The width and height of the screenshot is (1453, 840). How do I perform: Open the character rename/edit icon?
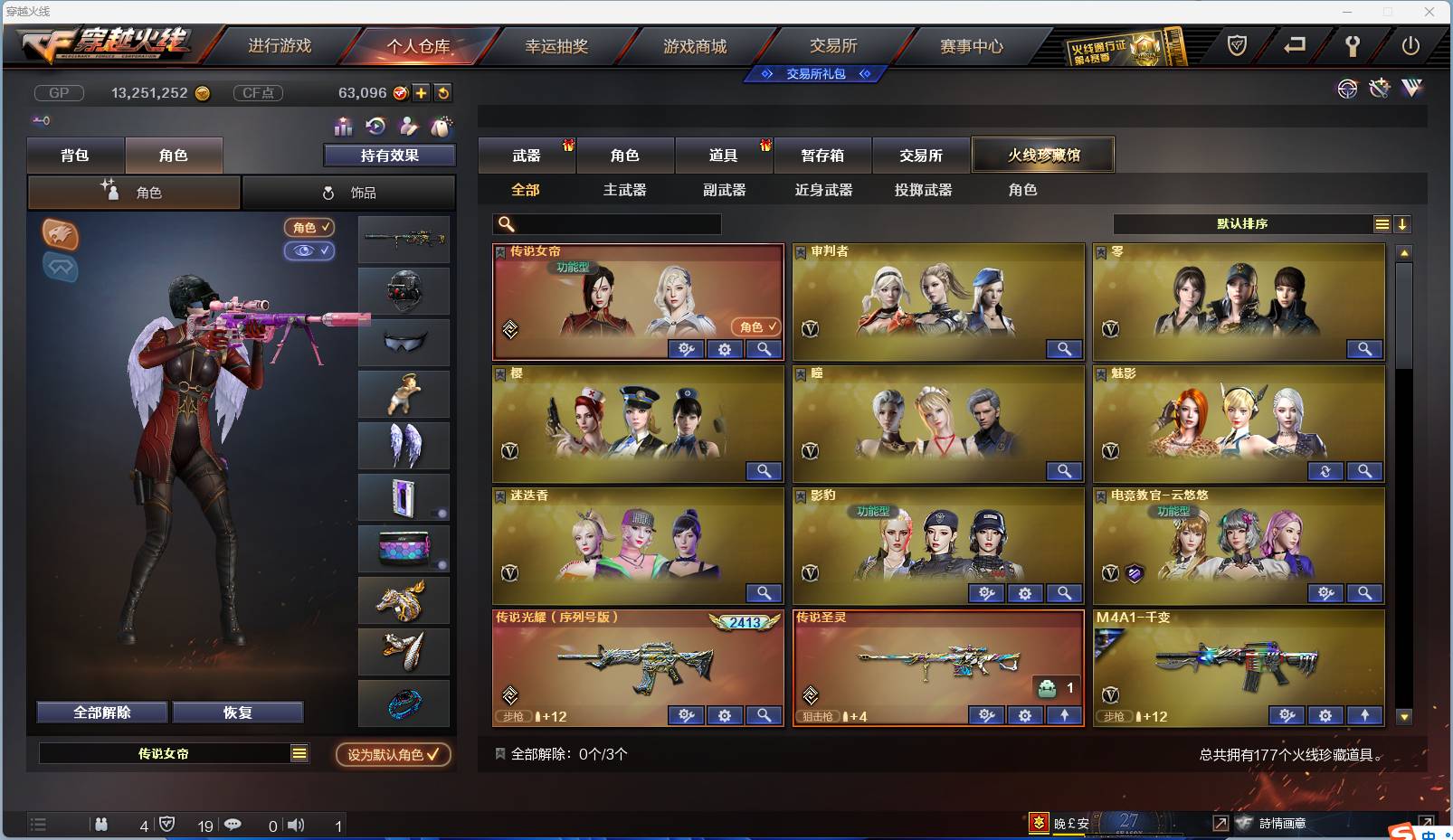tap(407, 127)
